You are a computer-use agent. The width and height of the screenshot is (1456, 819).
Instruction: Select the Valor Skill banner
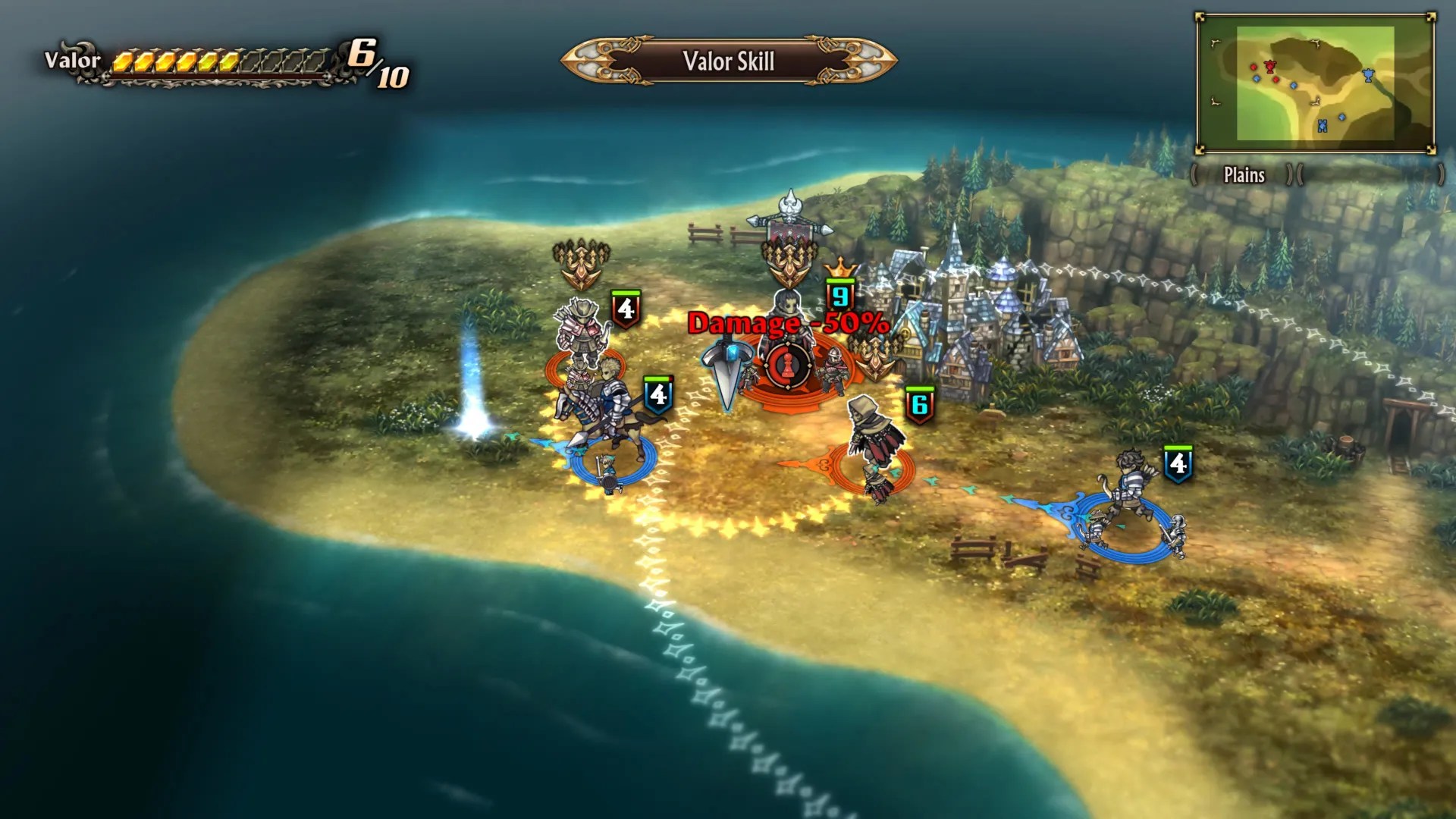coord(726,62)
